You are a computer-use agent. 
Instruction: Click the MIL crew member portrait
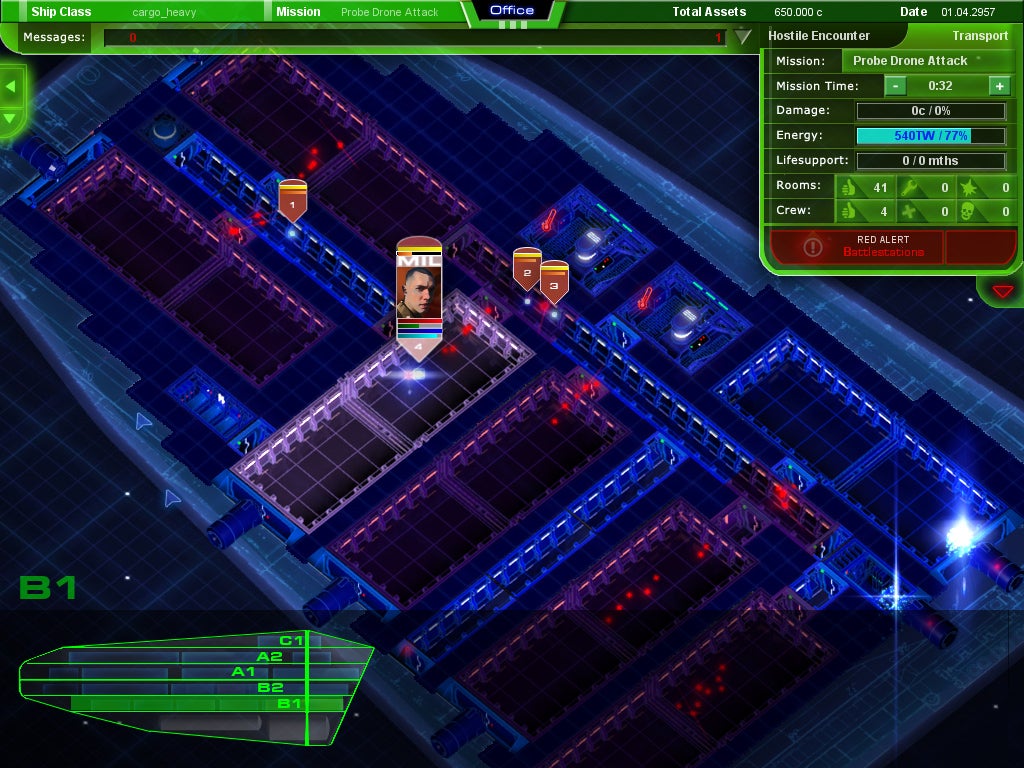point(419,290)
